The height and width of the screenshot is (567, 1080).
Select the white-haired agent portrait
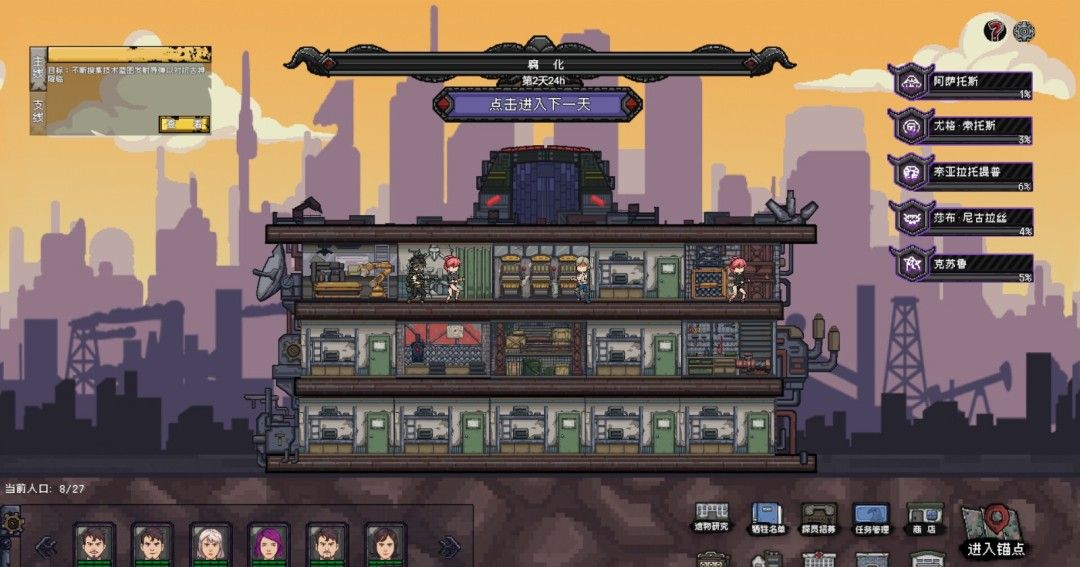pos(210,545)
